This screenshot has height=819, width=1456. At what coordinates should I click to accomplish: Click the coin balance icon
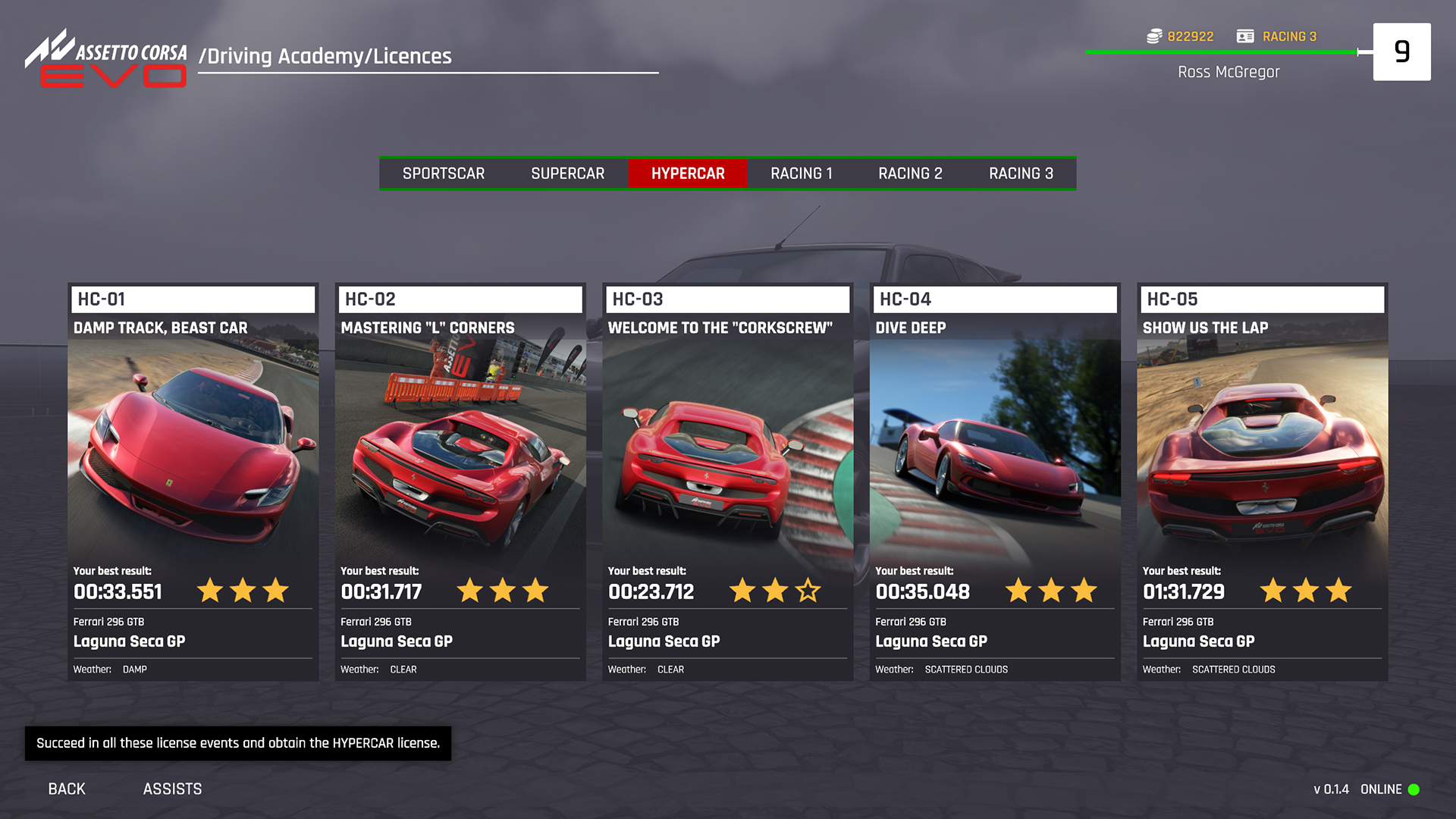pos(1154,36)
